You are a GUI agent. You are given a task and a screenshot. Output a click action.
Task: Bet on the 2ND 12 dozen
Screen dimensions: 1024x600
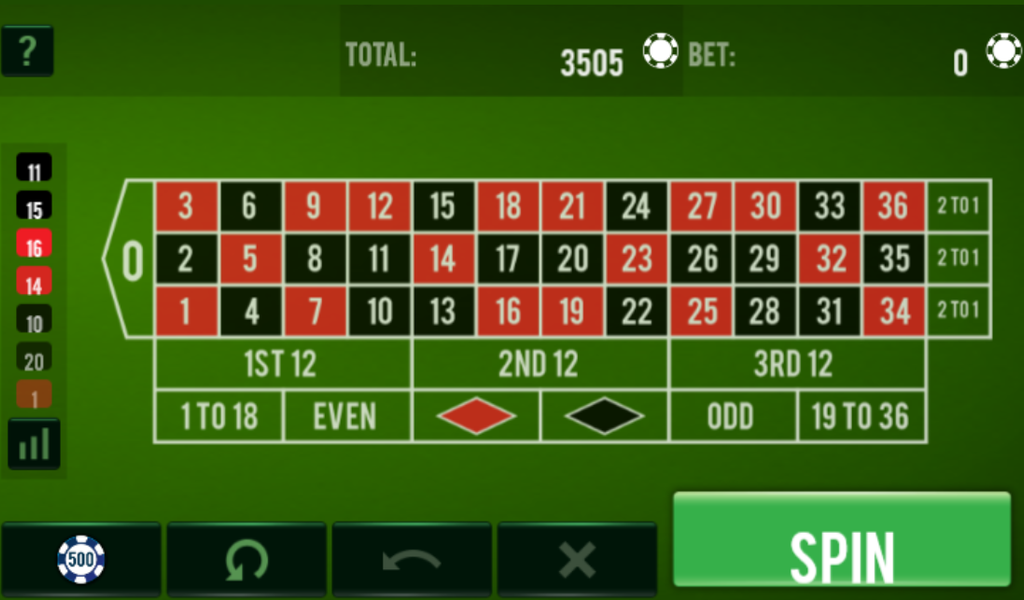coord(540,364)
